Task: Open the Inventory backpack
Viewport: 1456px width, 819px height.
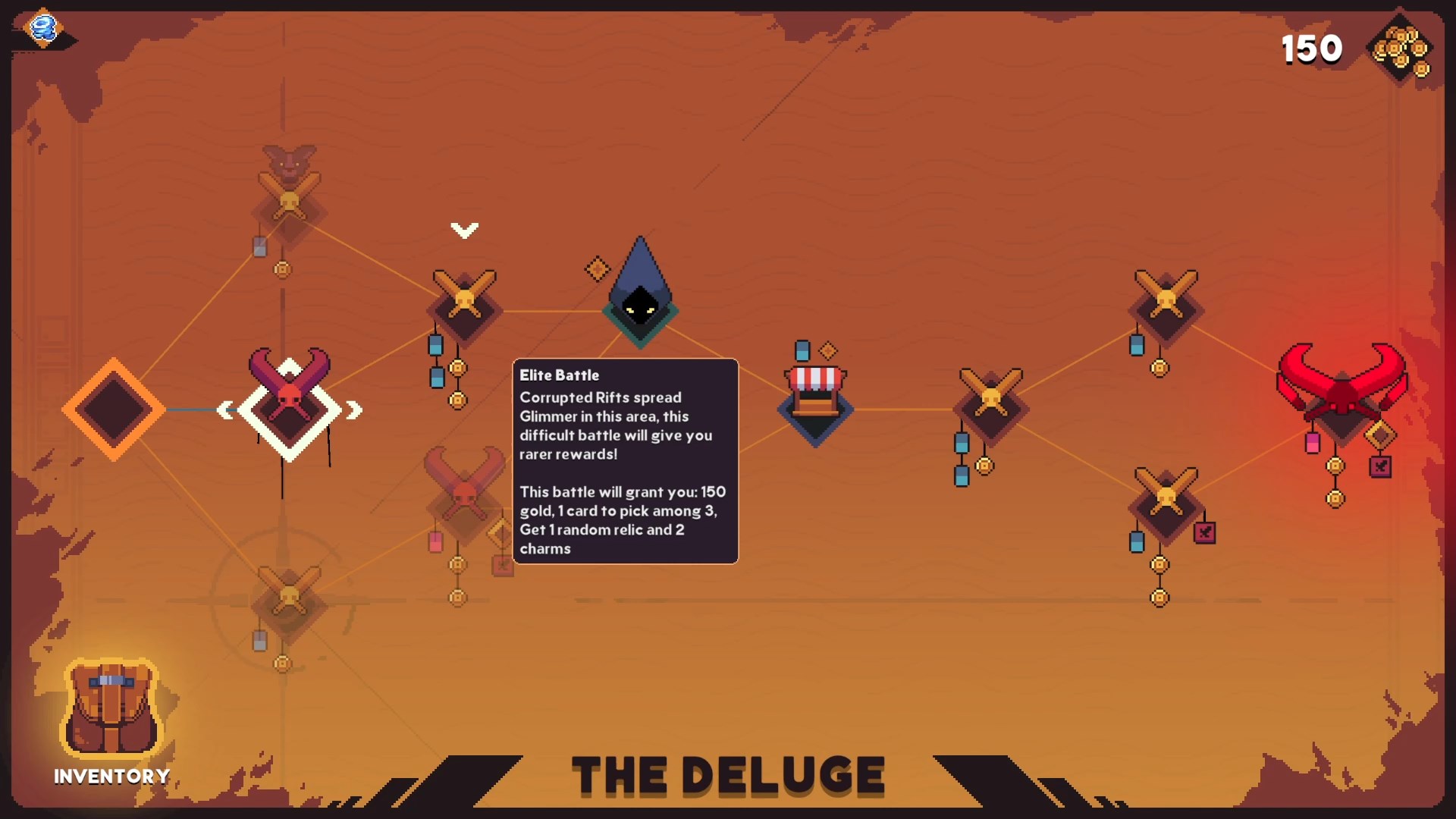Action: pos(111,711)
